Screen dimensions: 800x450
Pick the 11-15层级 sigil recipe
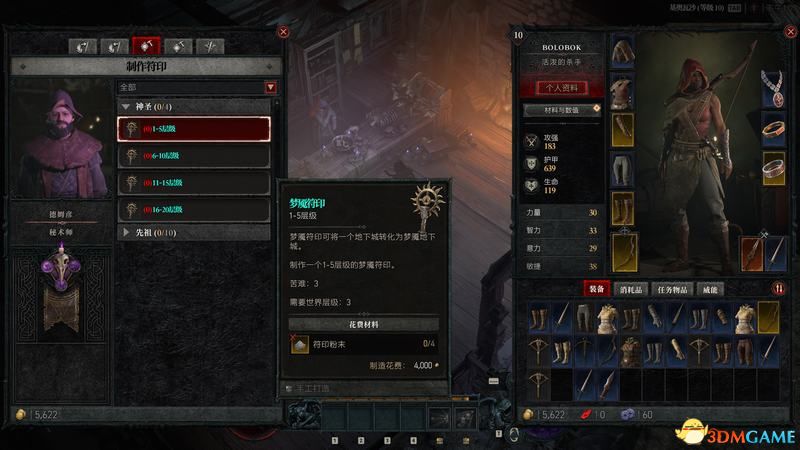point(194,183)
